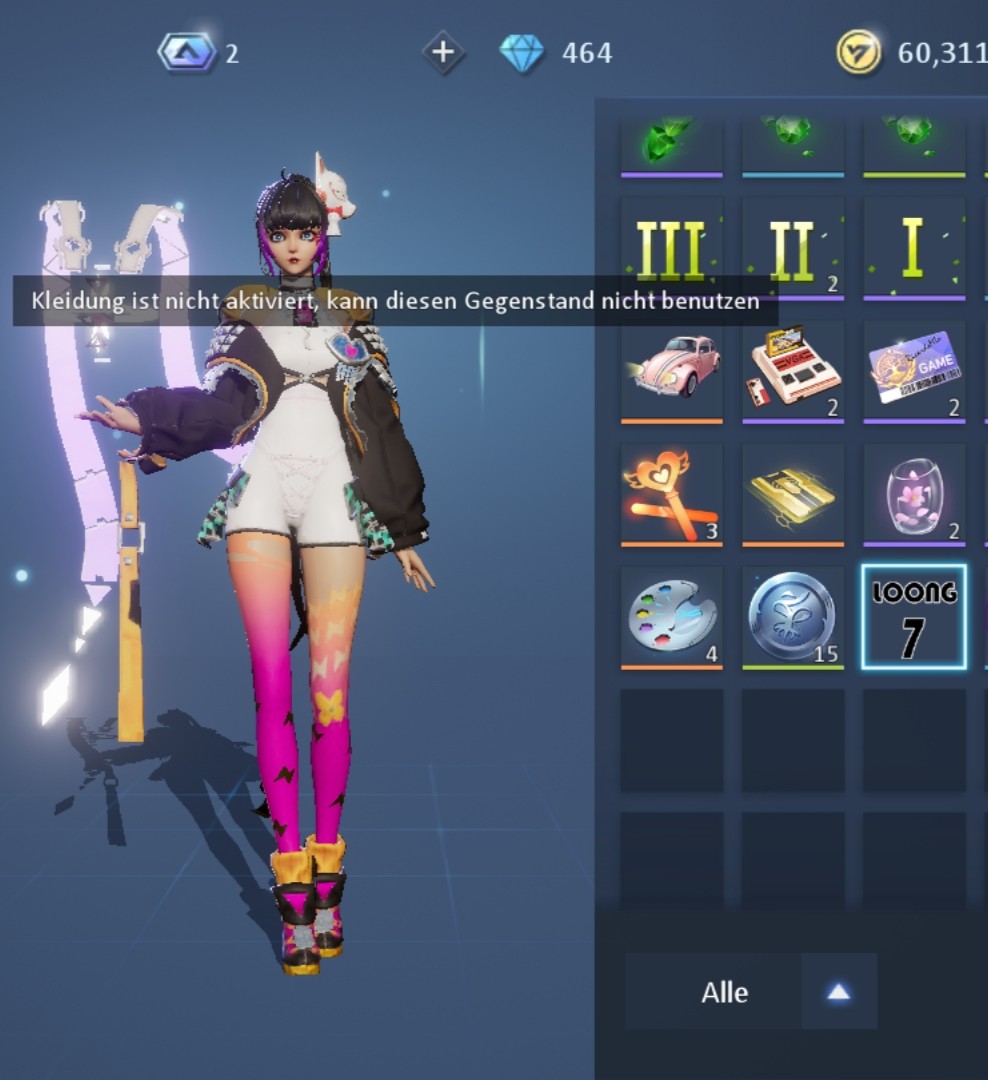Select the heart wand item
Viewport: 988px width, 1080px height.
point(671,494)
